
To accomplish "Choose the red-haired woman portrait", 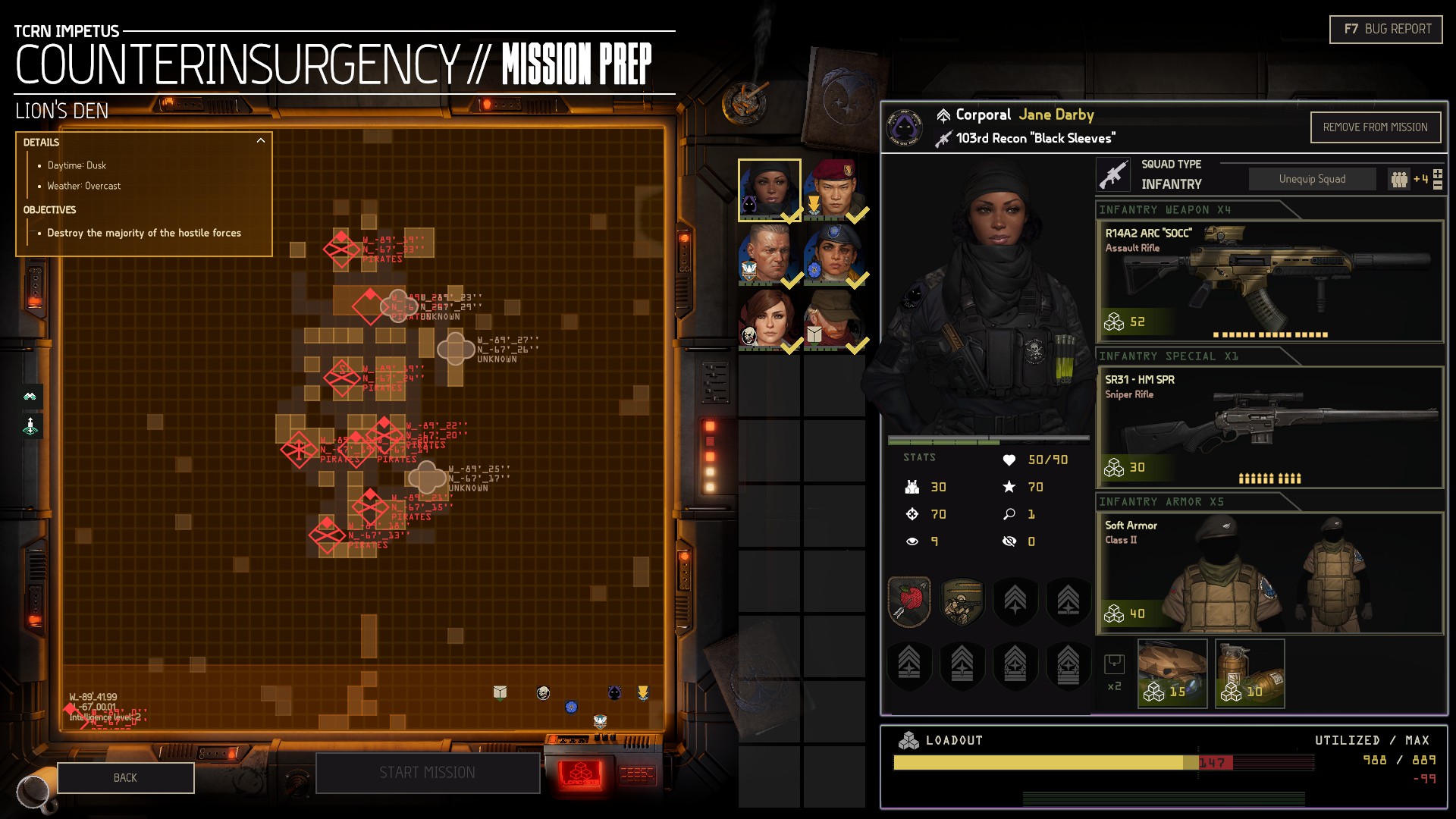I will pos(769,321).
